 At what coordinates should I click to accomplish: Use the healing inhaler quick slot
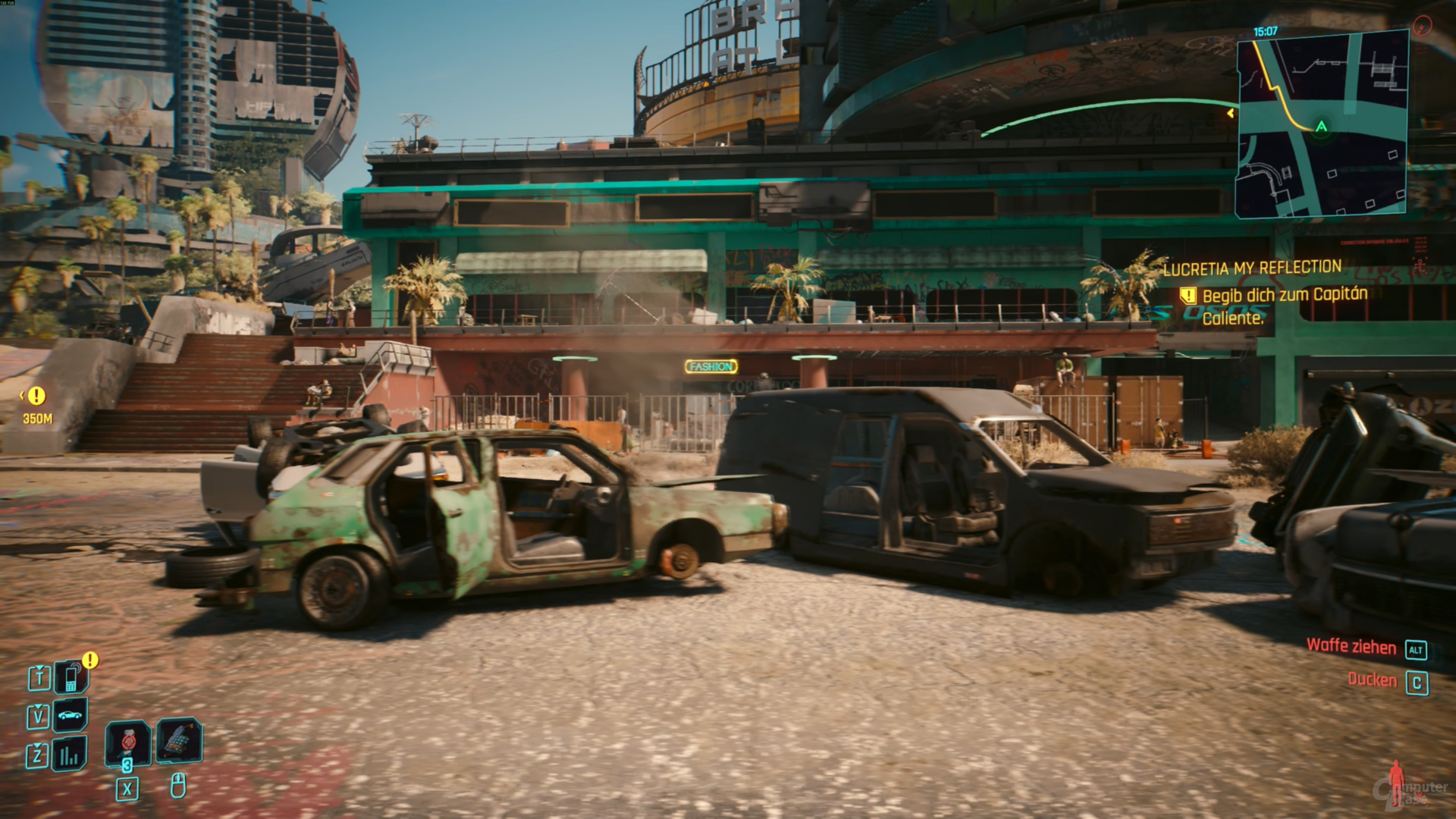pos(128,741)
